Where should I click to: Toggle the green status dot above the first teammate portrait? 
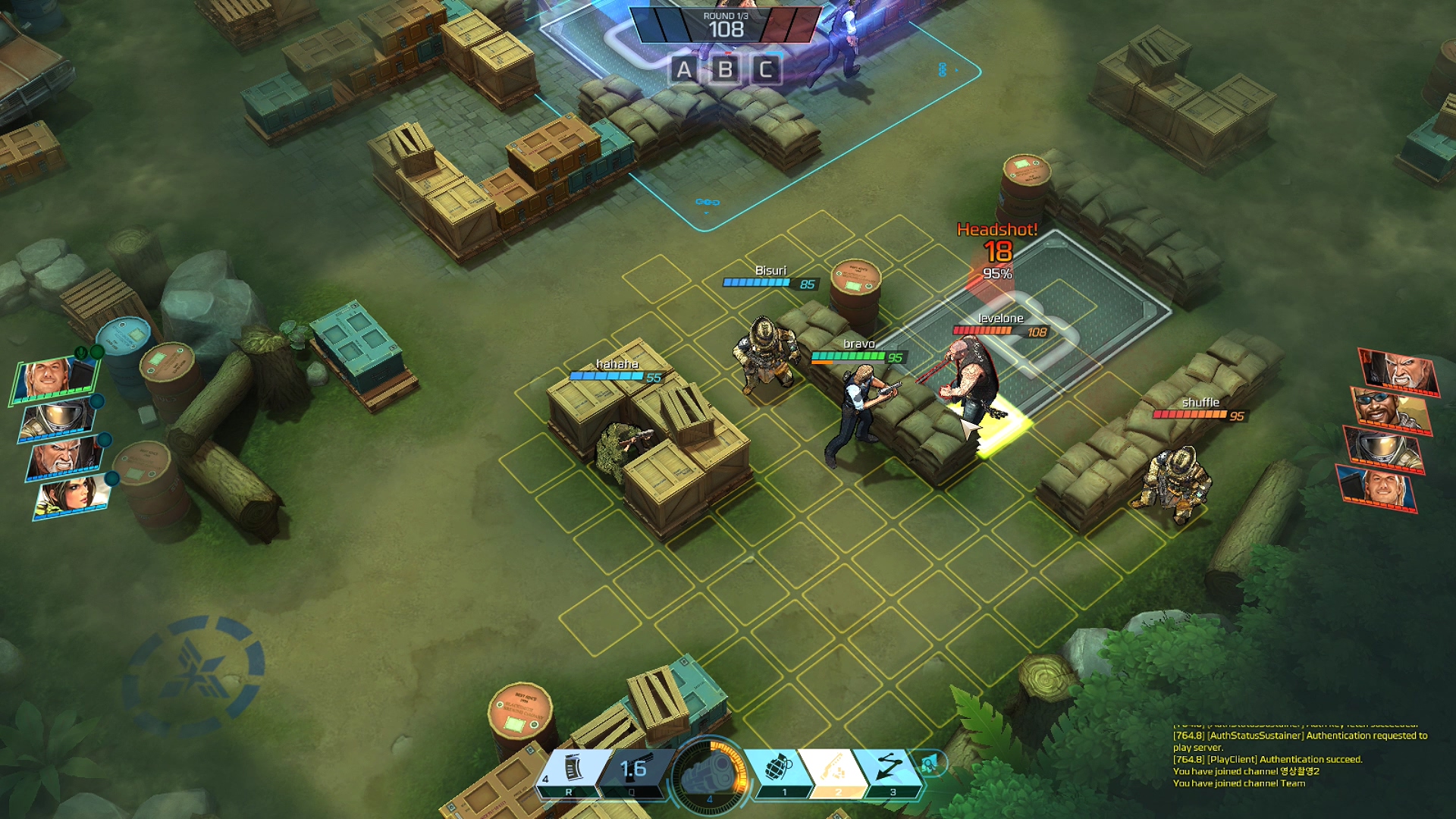click(97, 352)
